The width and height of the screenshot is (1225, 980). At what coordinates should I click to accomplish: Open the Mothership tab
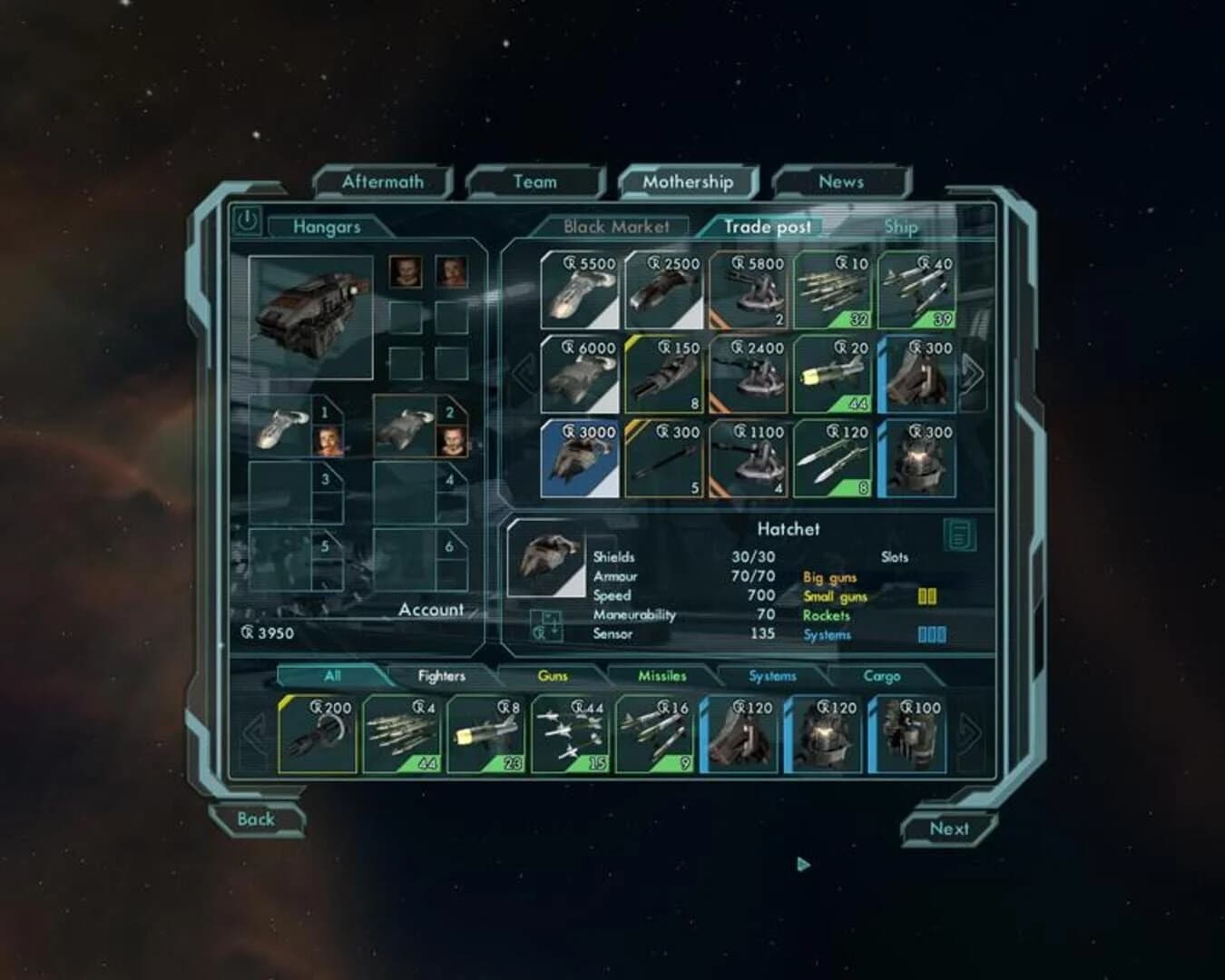(687, 181)
